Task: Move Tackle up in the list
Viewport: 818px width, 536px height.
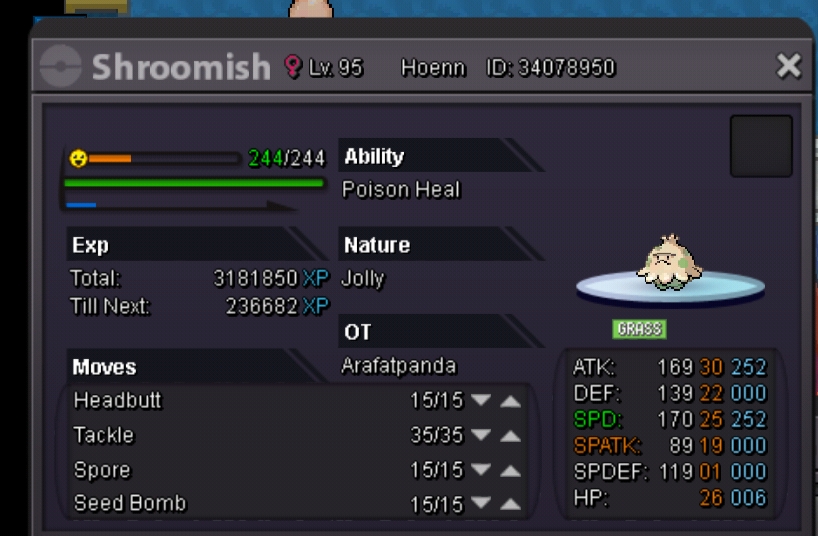Action: (510, 436)
